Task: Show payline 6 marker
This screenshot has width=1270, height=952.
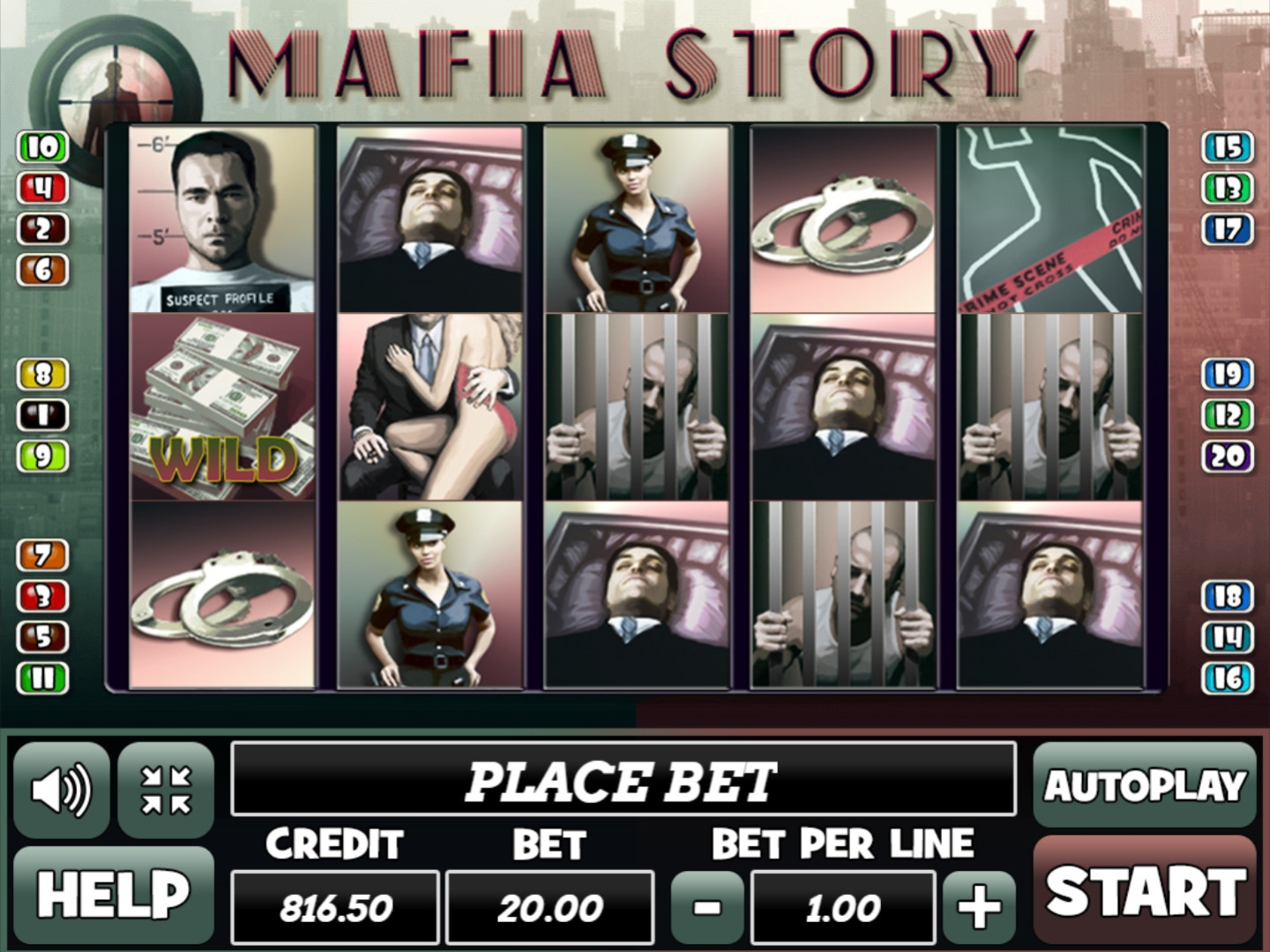Action: [x=42, y=270]
